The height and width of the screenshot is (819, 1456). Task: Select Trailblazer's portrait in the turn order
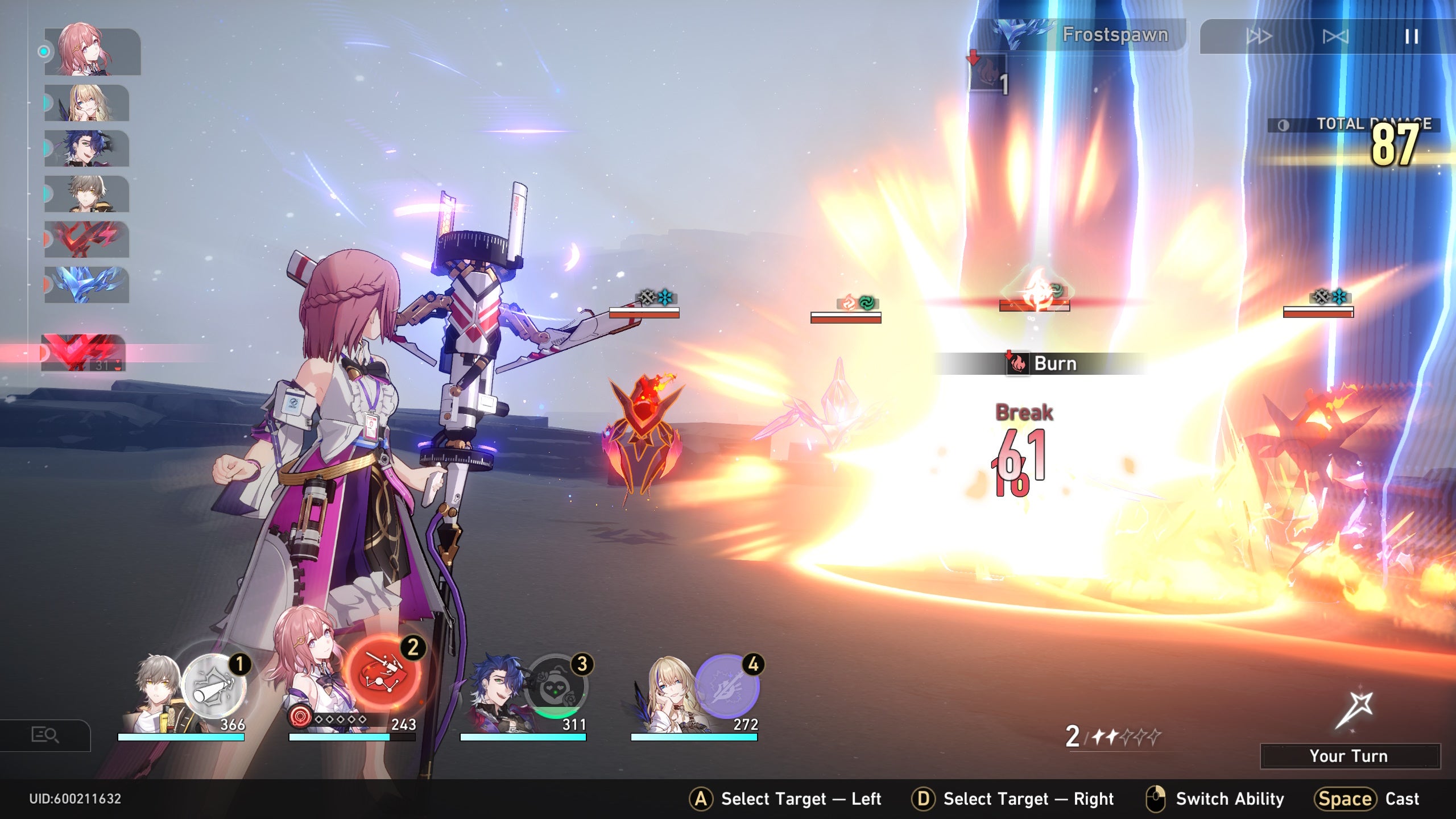86,194
